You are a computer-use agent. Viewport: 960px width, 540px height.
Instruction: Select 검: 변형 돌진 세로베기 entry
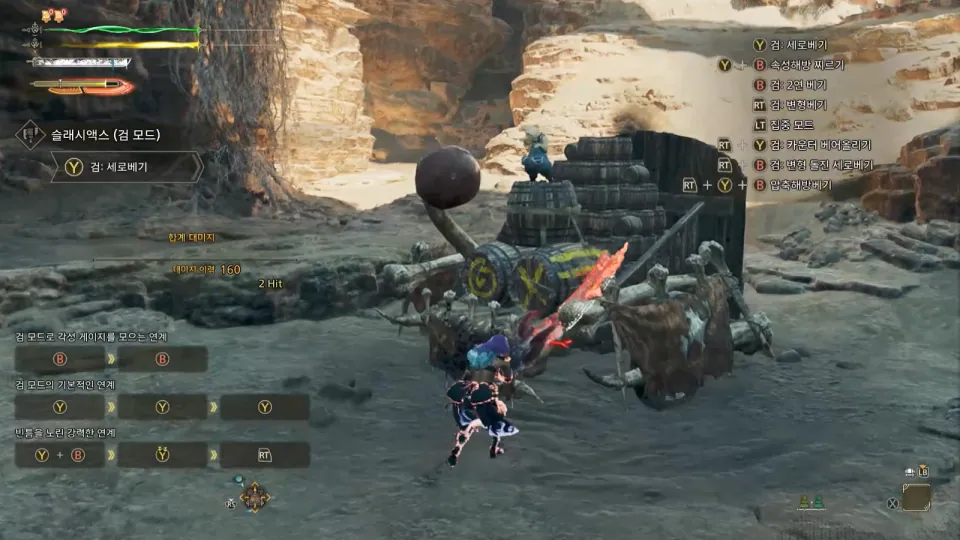coord(820,165)
